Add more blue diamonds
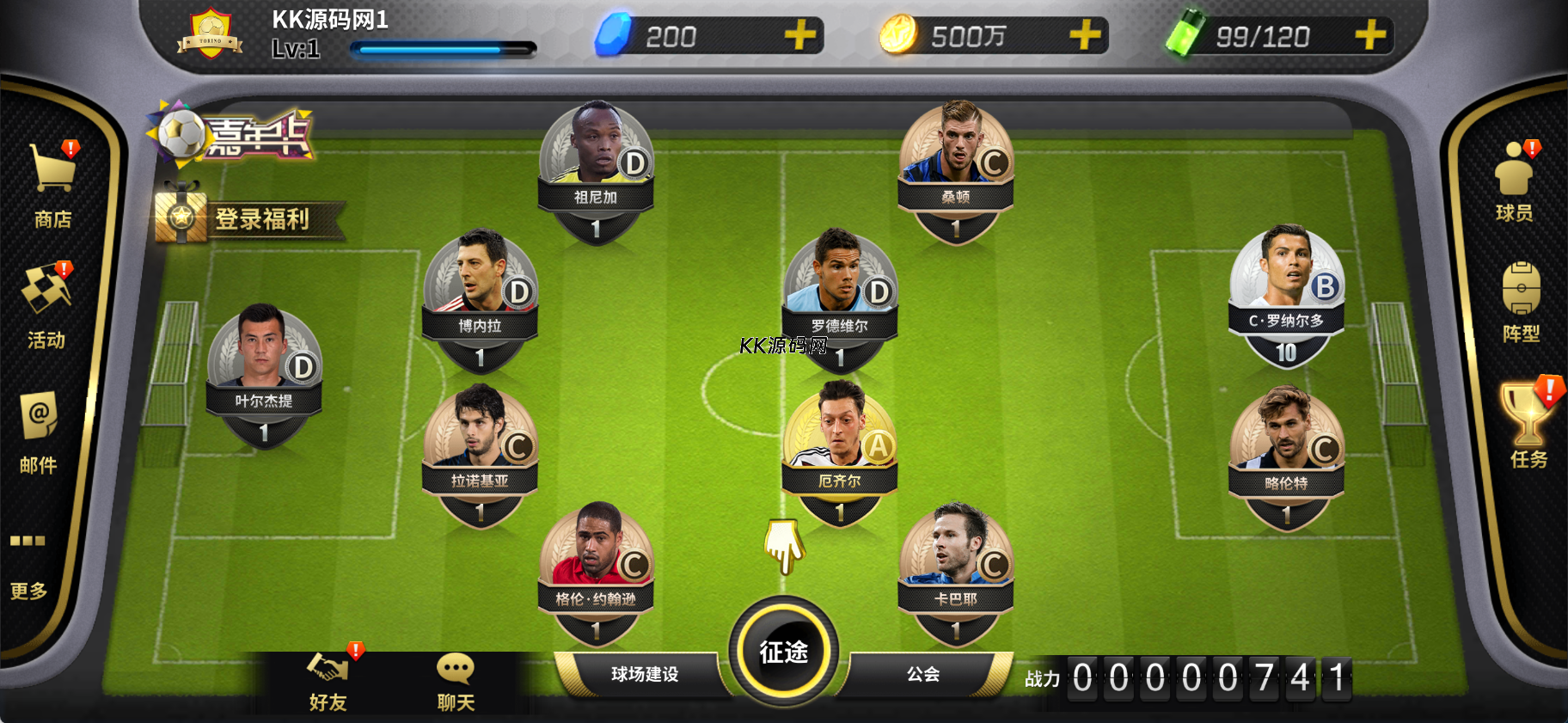The width and height of the screenshot is (1568, 723). coord(800,36)
